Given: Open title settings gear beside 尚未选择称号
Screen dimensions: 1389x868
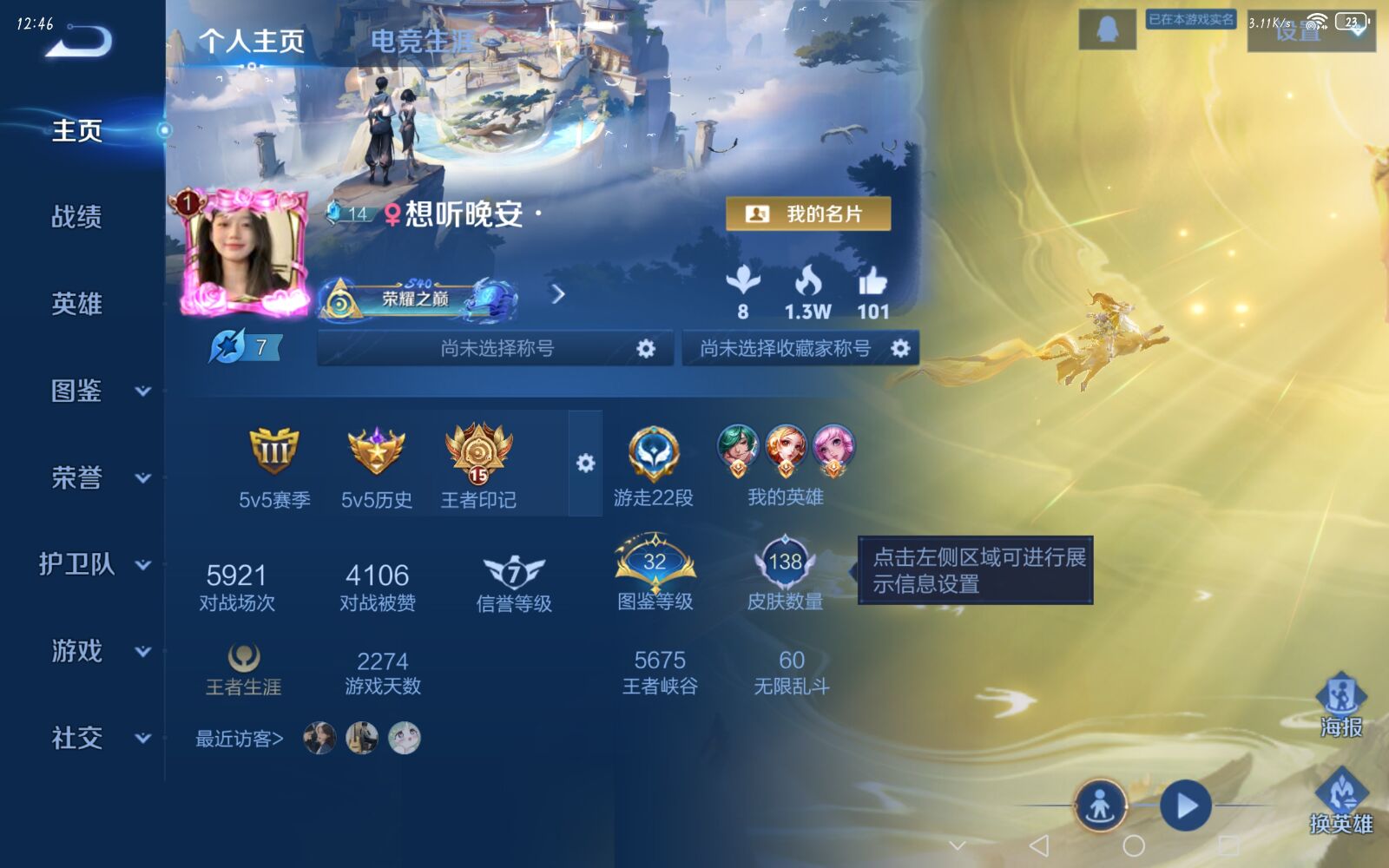Looking at the screenshot, I should [x=644, y=348].
